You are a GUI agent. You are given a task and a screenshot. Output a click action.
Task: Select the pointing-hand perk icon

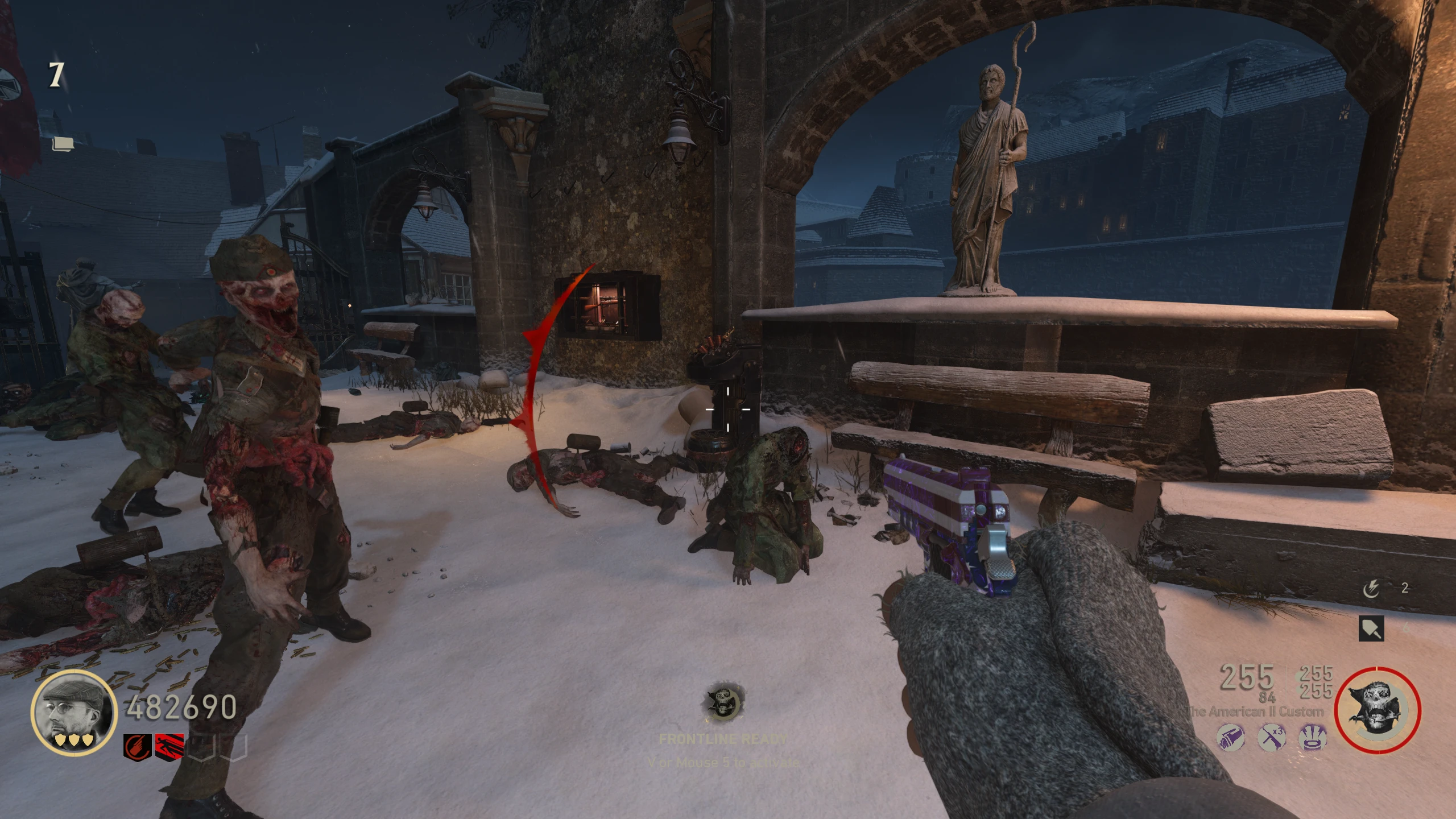[138, 747]
